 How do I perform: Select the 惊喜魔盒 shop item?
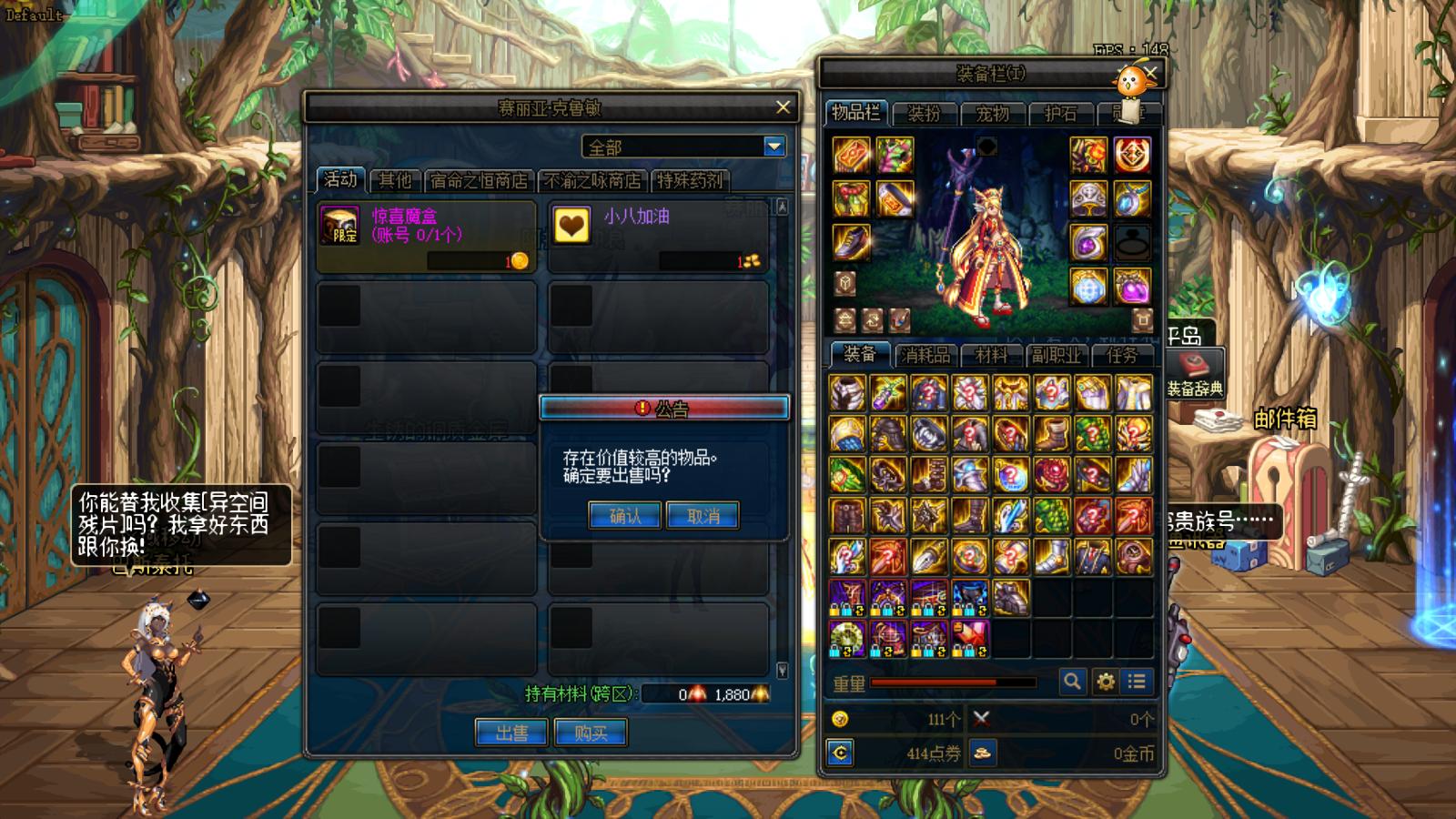[426, 236]
